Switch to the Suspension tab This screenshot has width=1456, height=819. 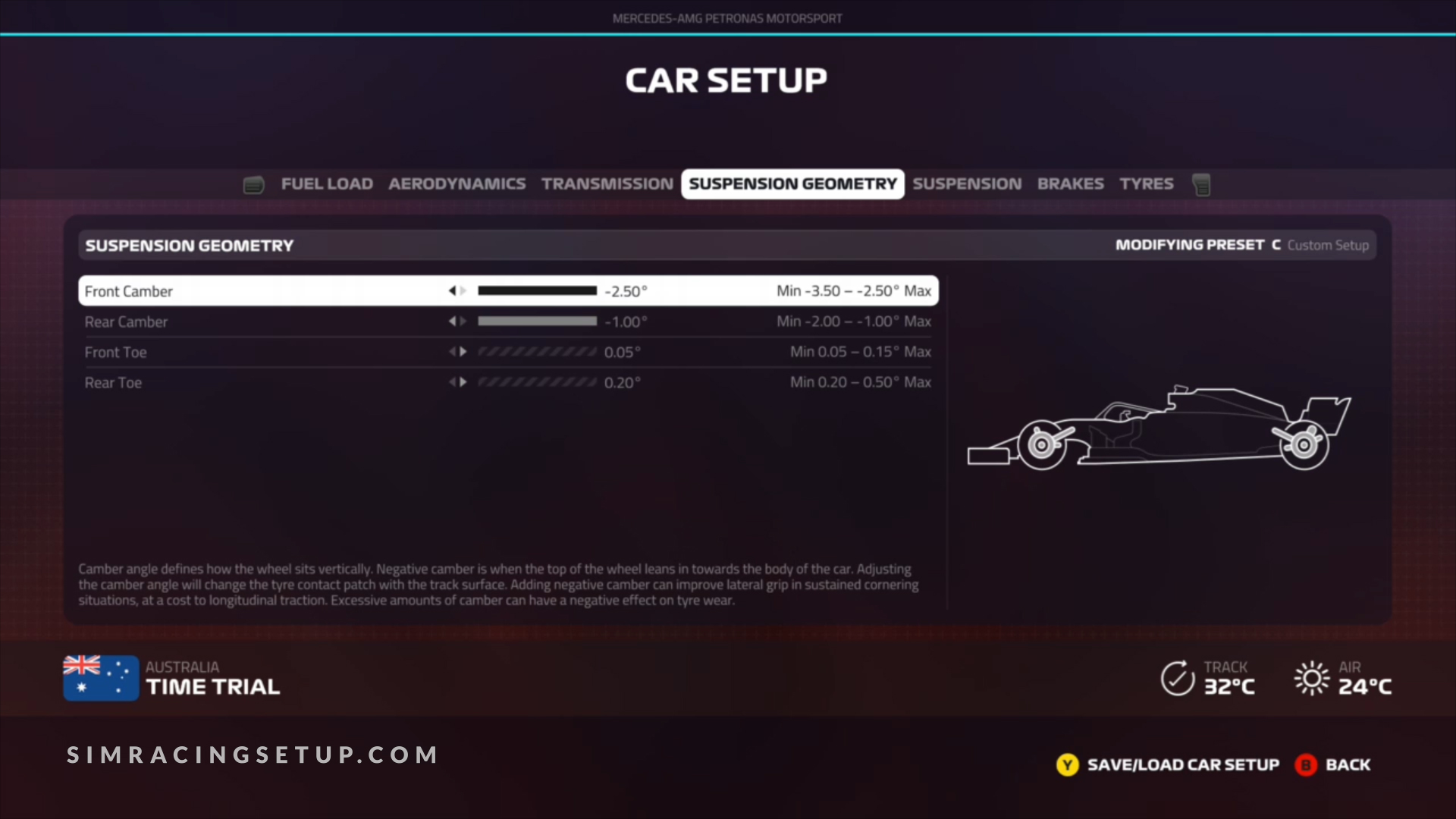[x=967, y=184]
